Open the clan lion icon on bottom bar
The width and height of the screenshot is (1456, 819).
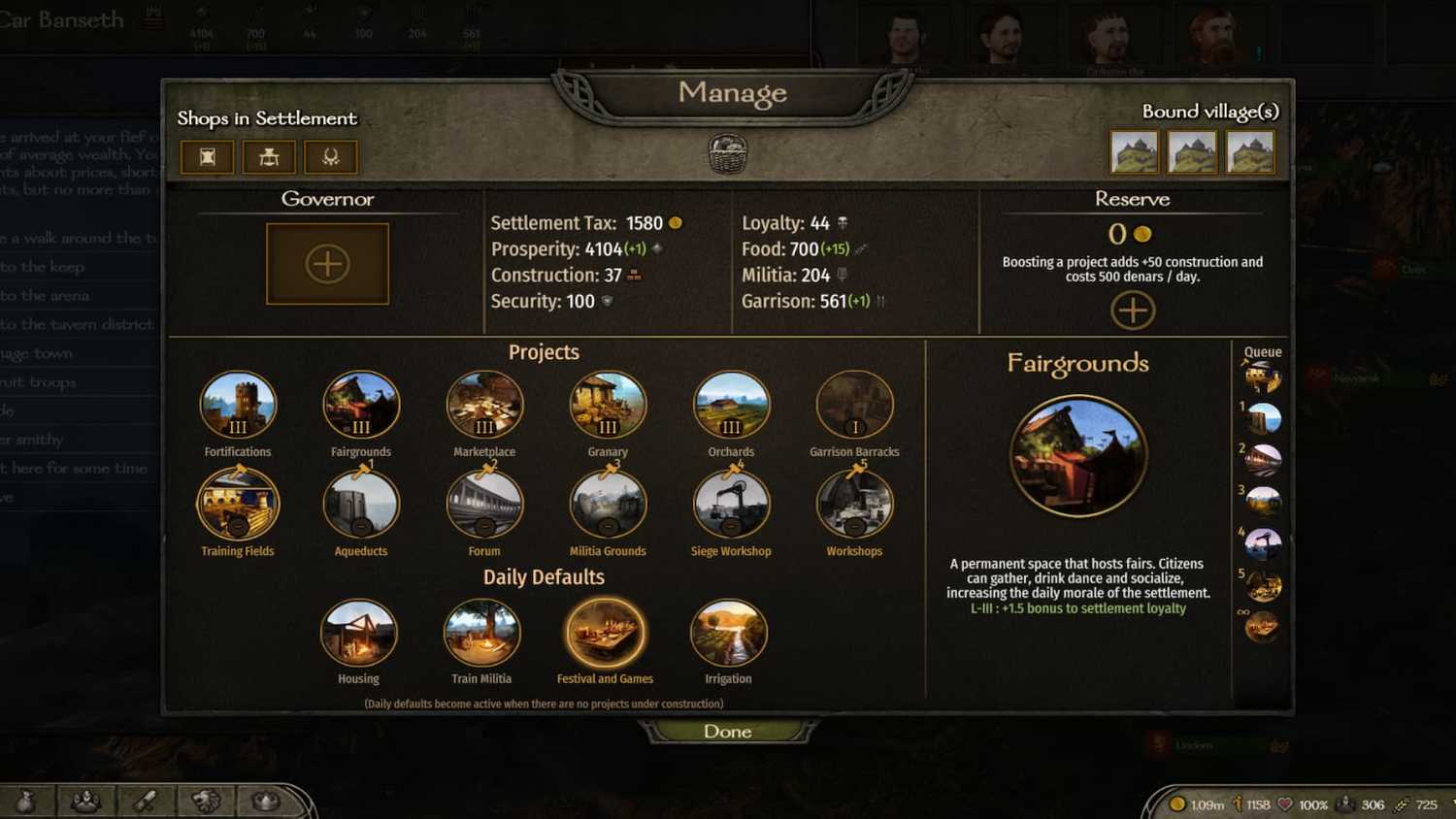(x=204, y=802)
